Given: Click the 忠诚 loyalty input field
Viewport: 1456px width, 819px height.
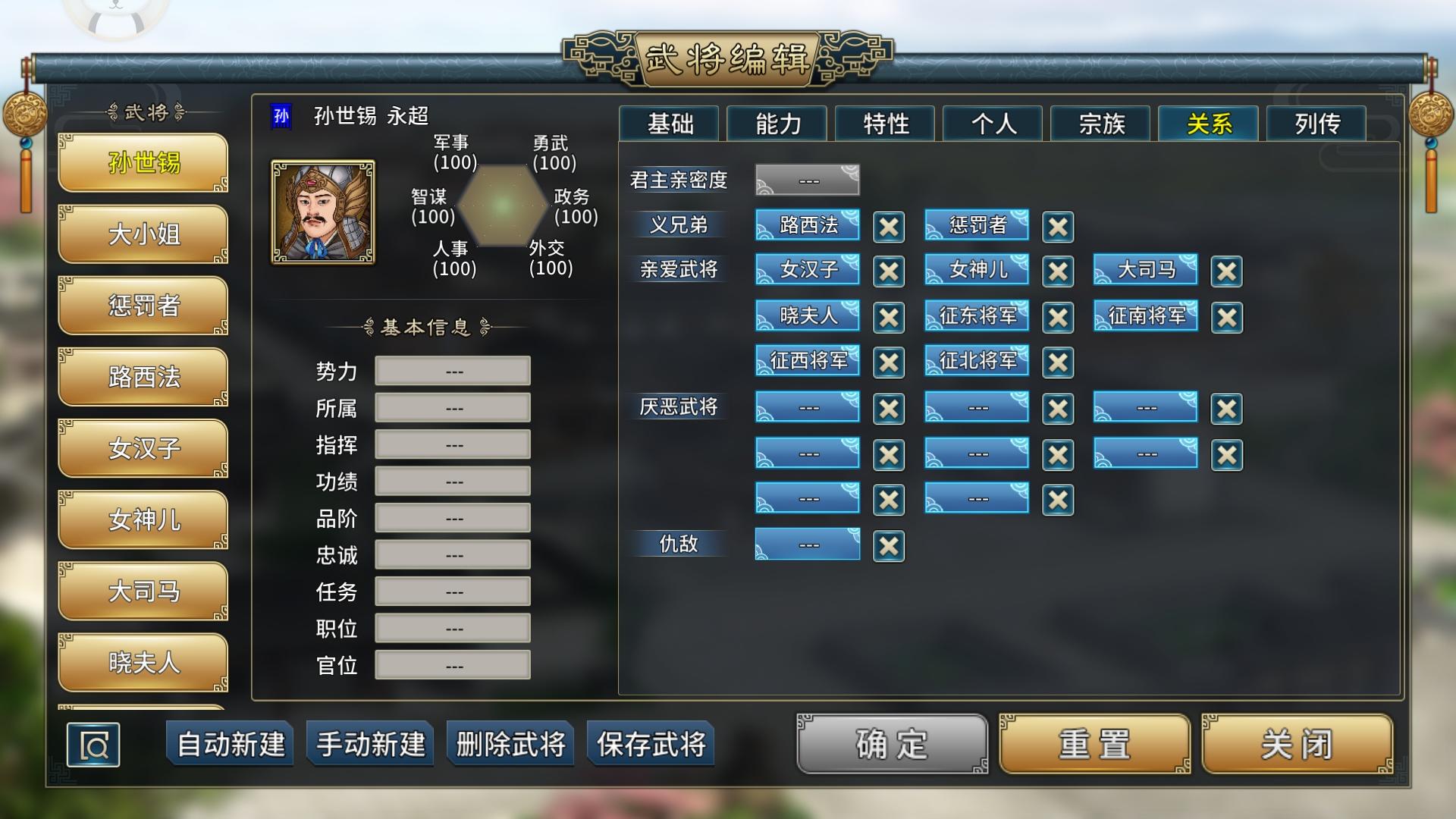Looking at the screenshot, I should (452, 554).
